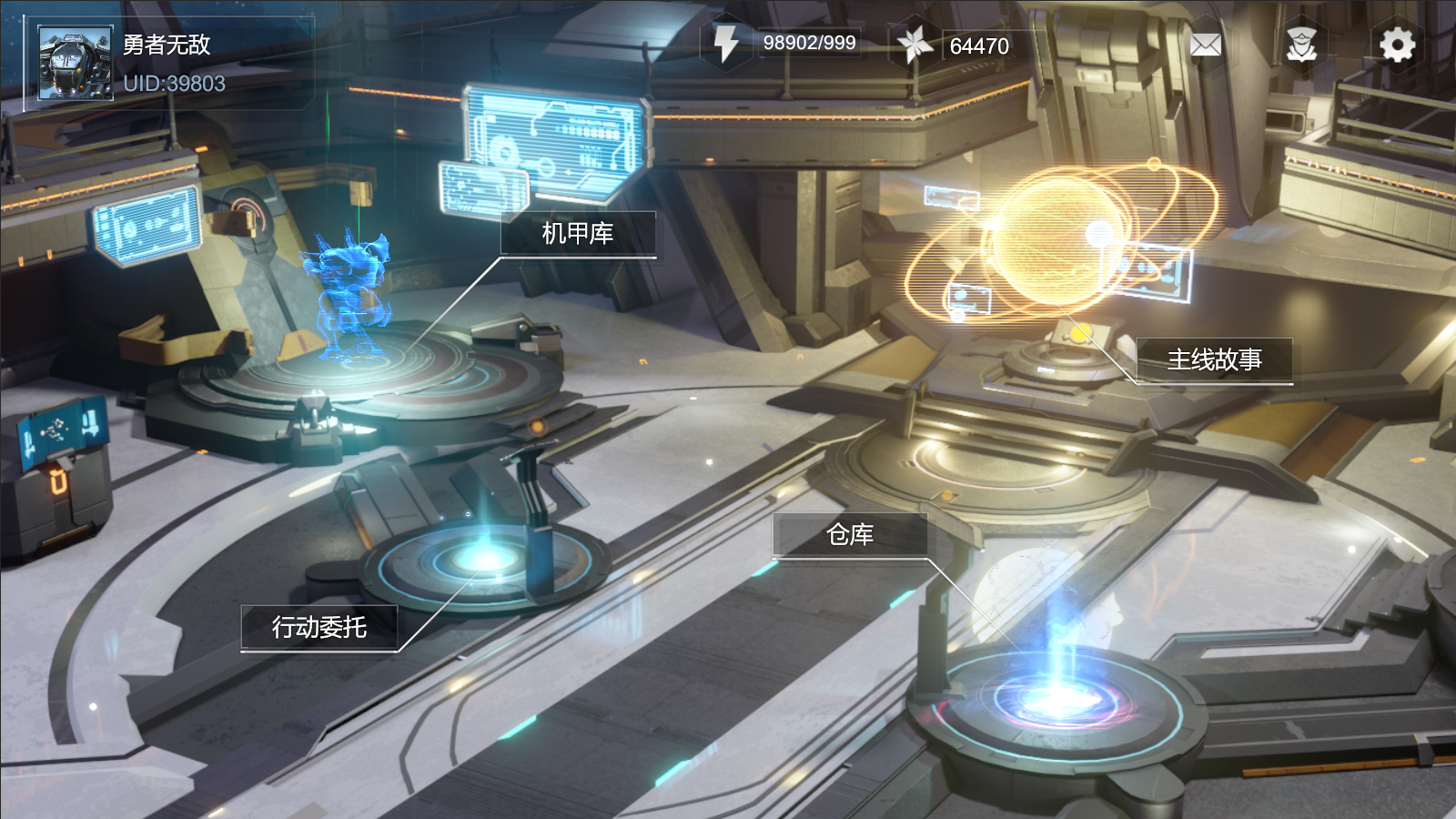Click the officer badge icon near settings
1456x819 pixels.
tap(1303, 45)
